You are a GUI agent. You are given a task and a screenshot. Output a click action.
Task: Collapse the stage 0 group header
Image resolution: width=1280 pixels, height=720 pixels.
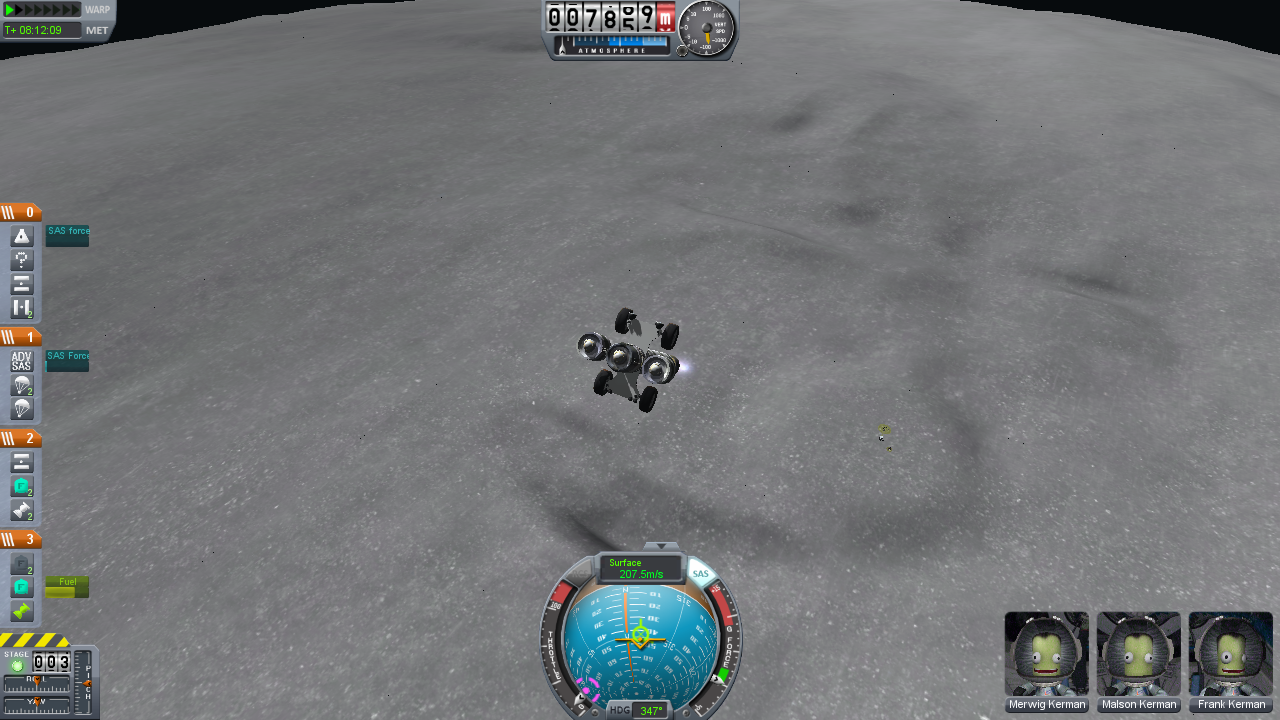(x=20, y=212)
